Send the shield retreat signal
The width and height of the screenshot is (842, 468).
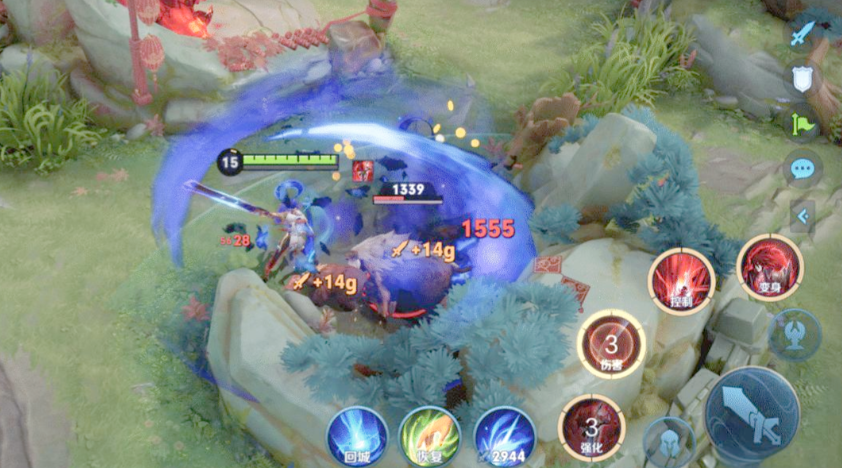tap(802, 80)
